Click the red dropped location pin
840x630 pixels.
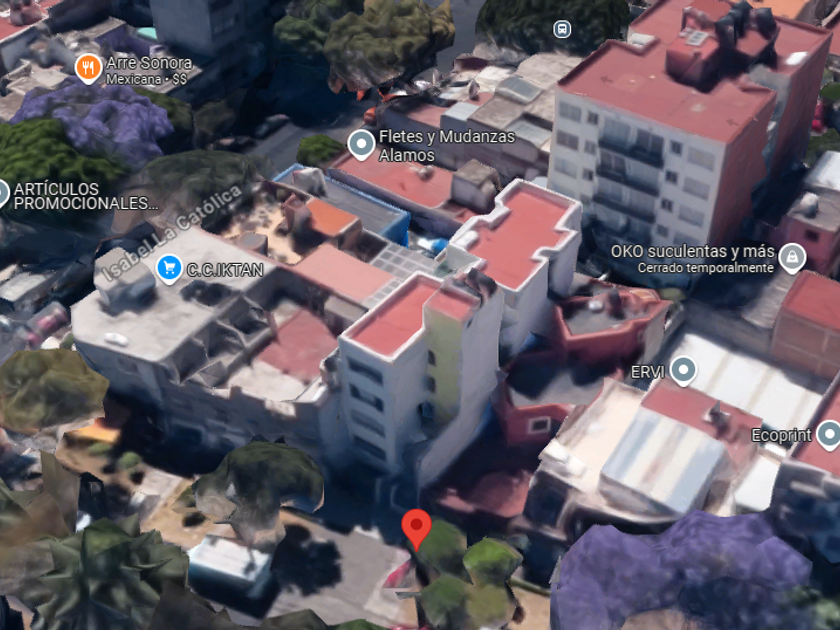click(416, 527)
